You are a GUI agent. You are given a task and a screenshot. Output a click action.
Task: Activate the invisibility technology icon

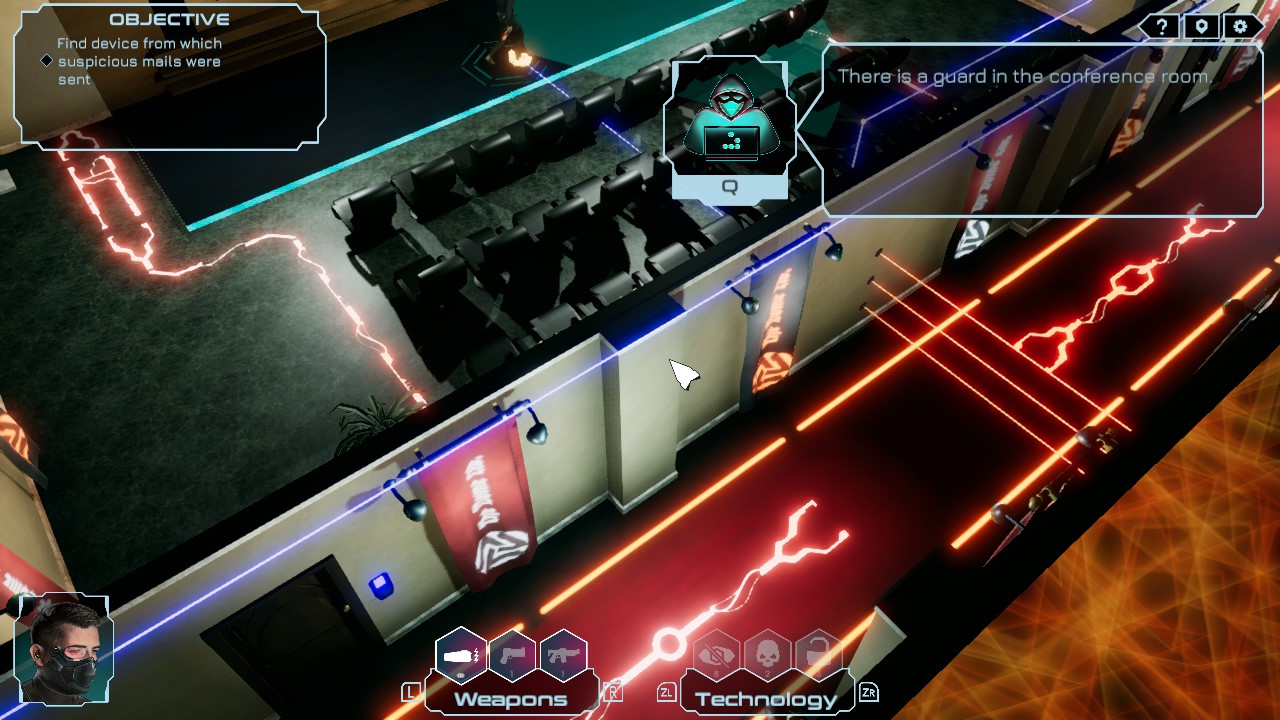tap(715, 655)
